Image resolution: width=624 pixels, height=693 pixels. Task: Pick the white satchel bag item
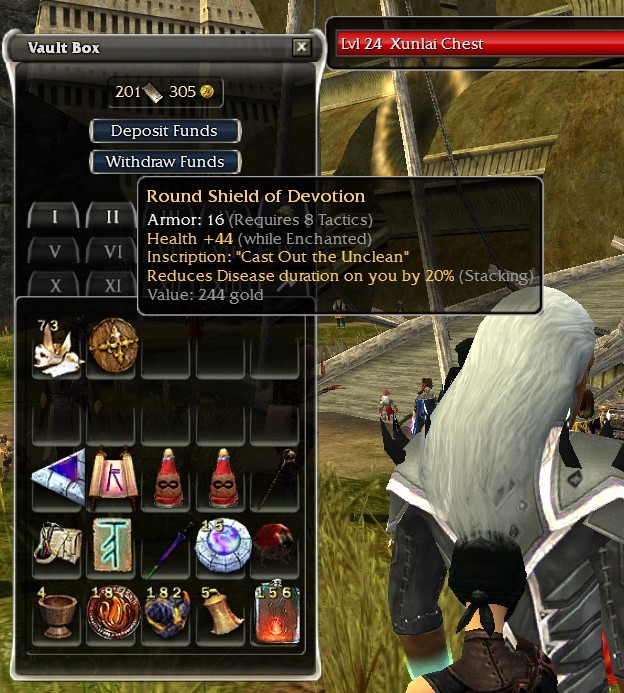56,545
